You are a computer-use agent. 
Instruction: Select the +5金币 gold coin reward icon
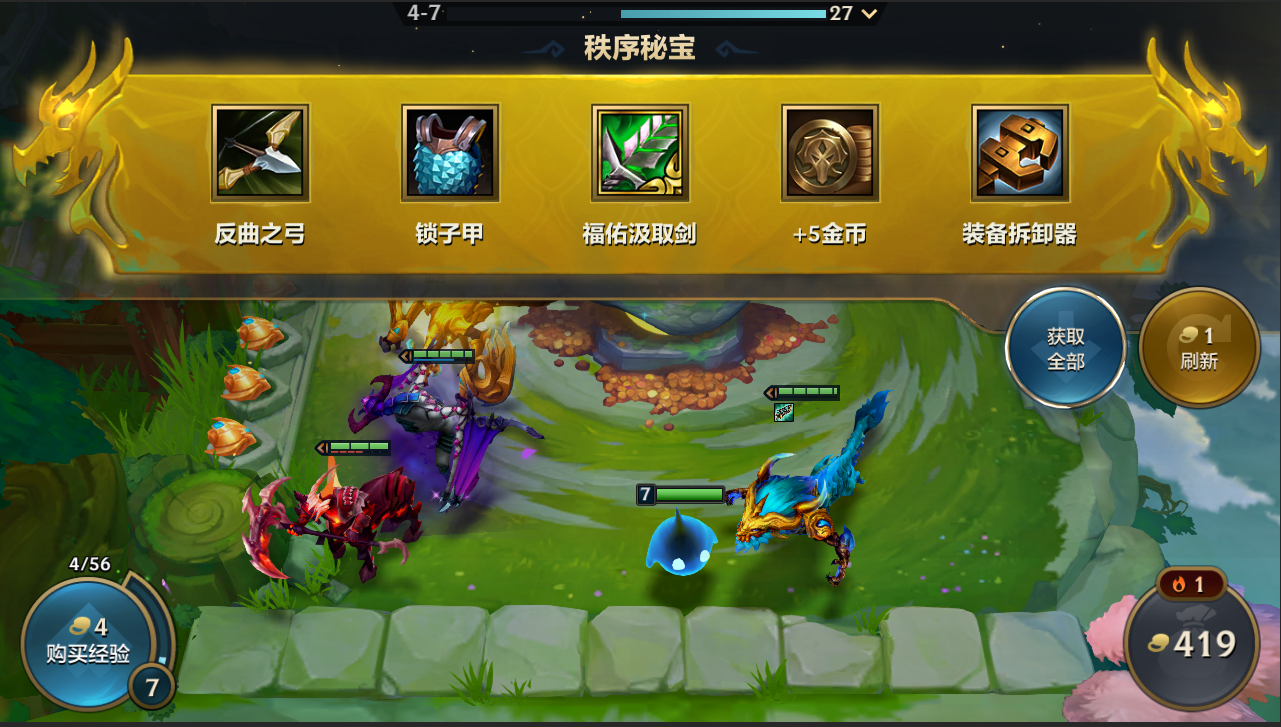(x=828, y=153)
